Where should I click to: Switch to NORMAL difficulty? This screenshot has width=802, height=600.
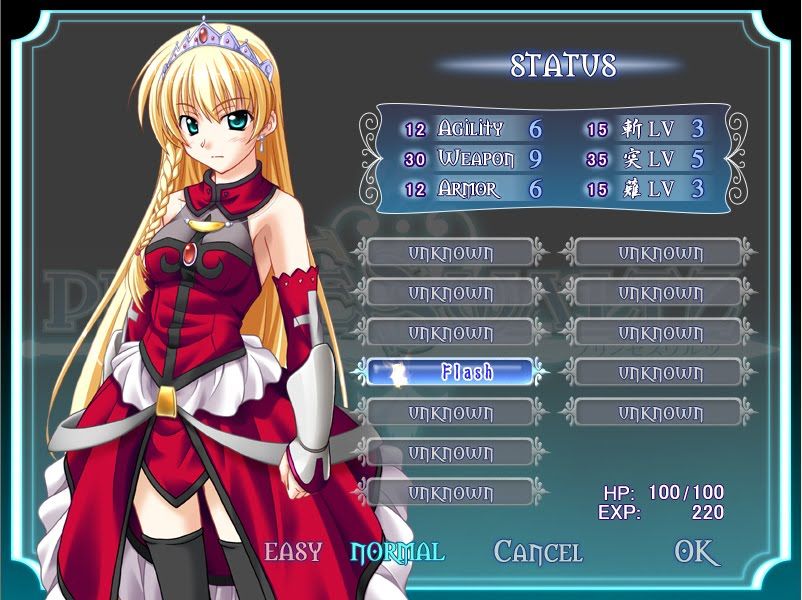pos(397,551)
